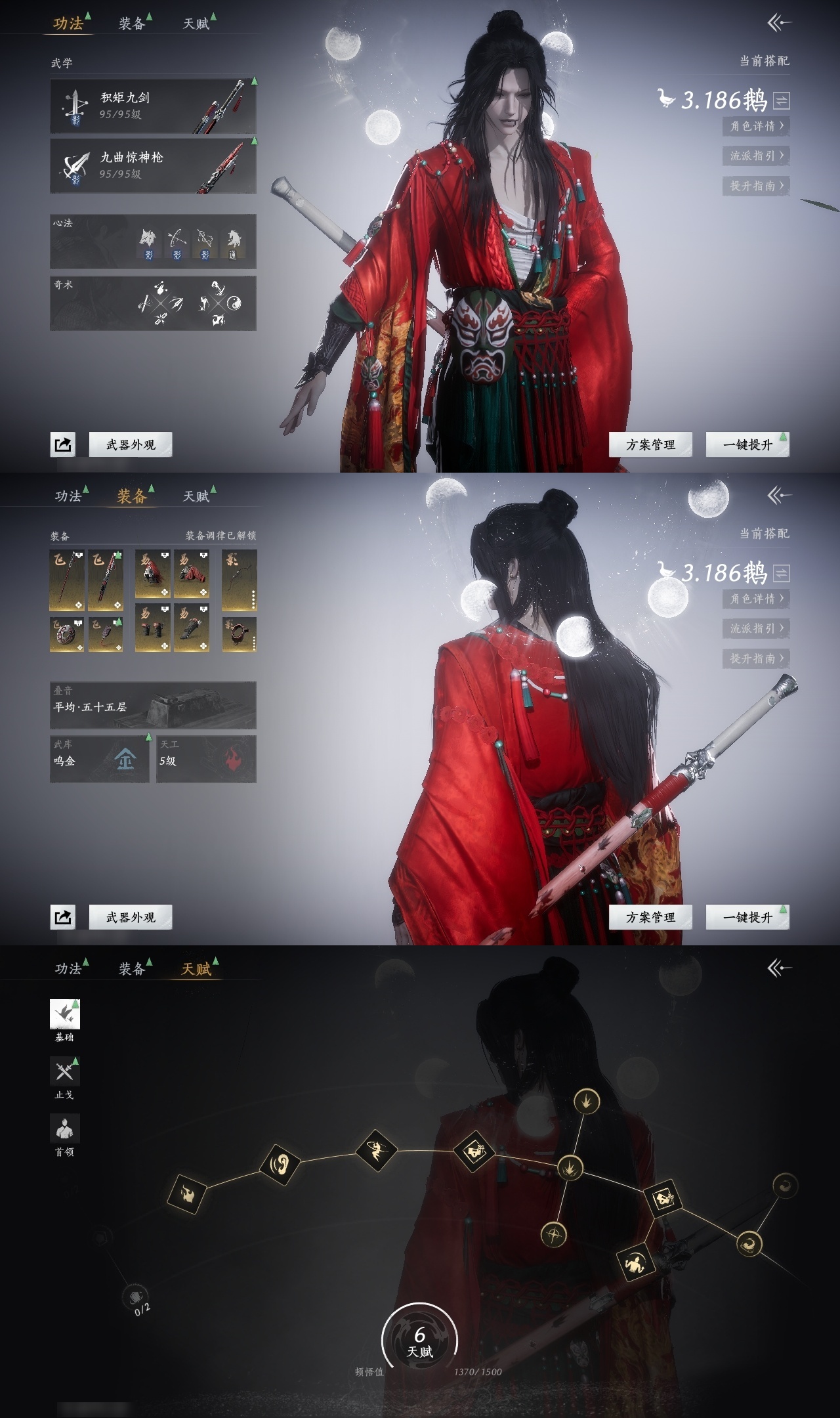840x1418 pixels.
Task: Select the equipped bow slot
Action: pos(239,580)
